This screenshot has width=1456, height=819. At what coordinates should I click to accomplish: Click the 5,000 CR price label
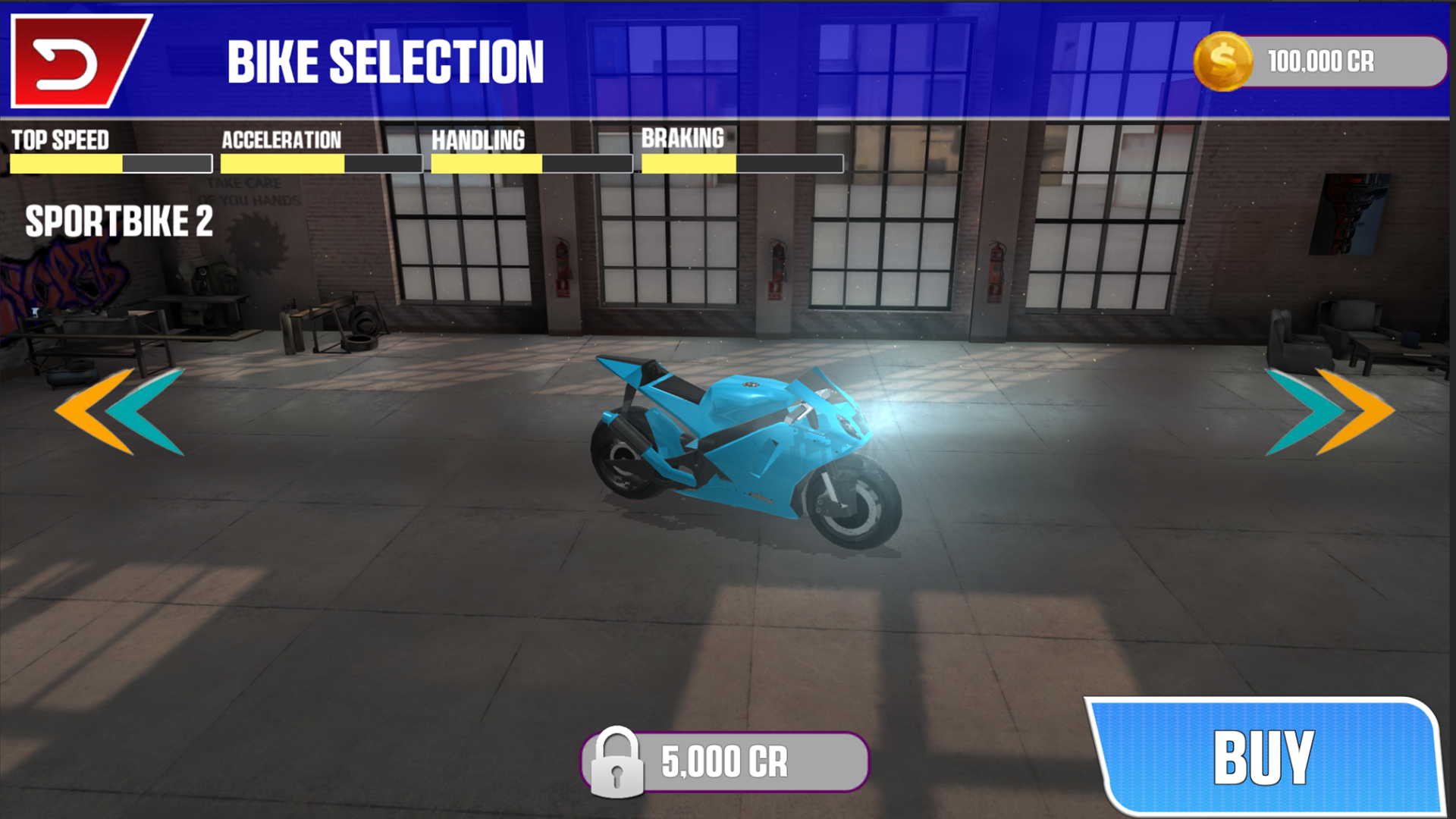point(724,763)
